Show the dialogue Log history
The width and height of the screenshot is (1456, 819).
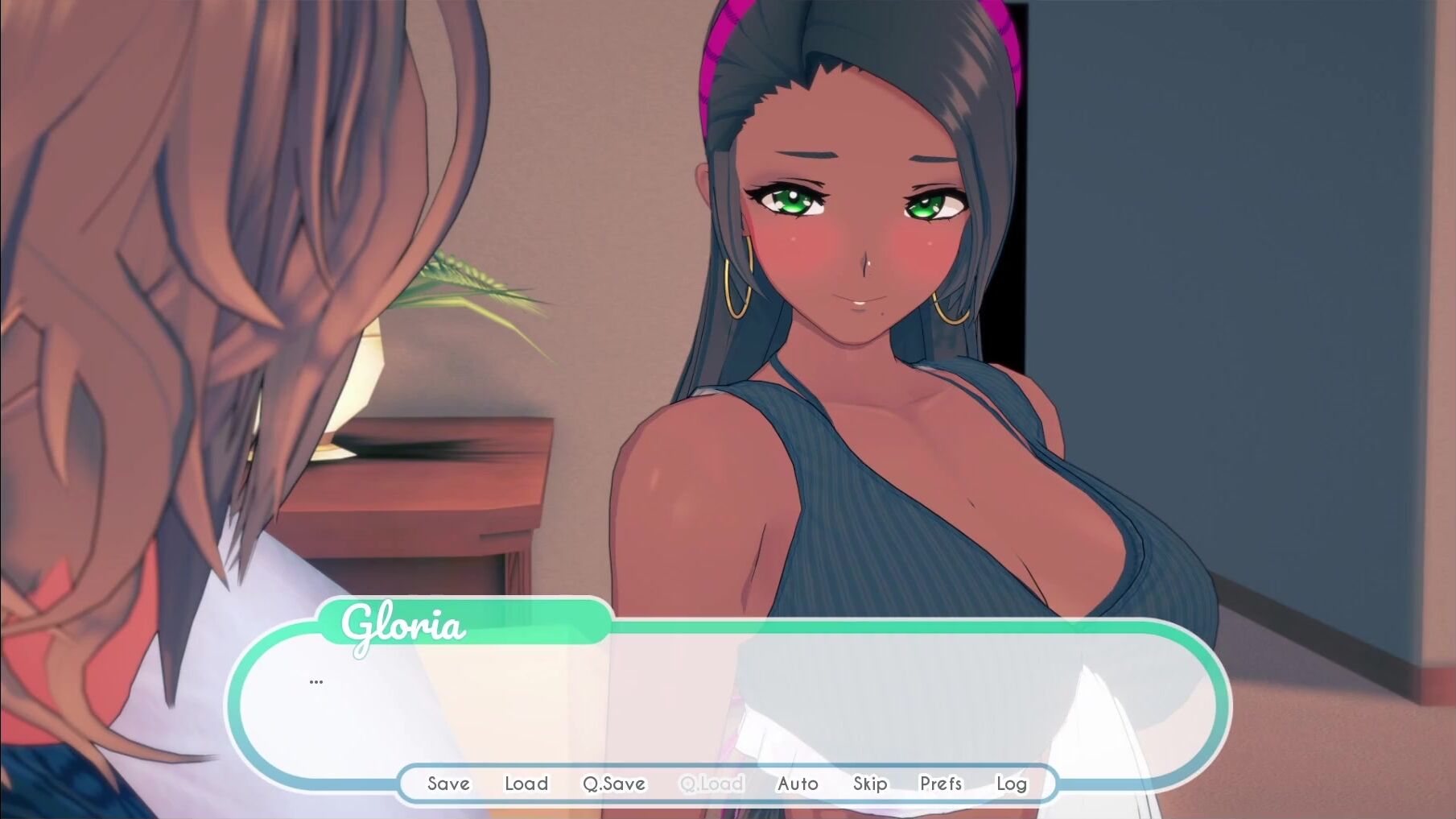1011,784
